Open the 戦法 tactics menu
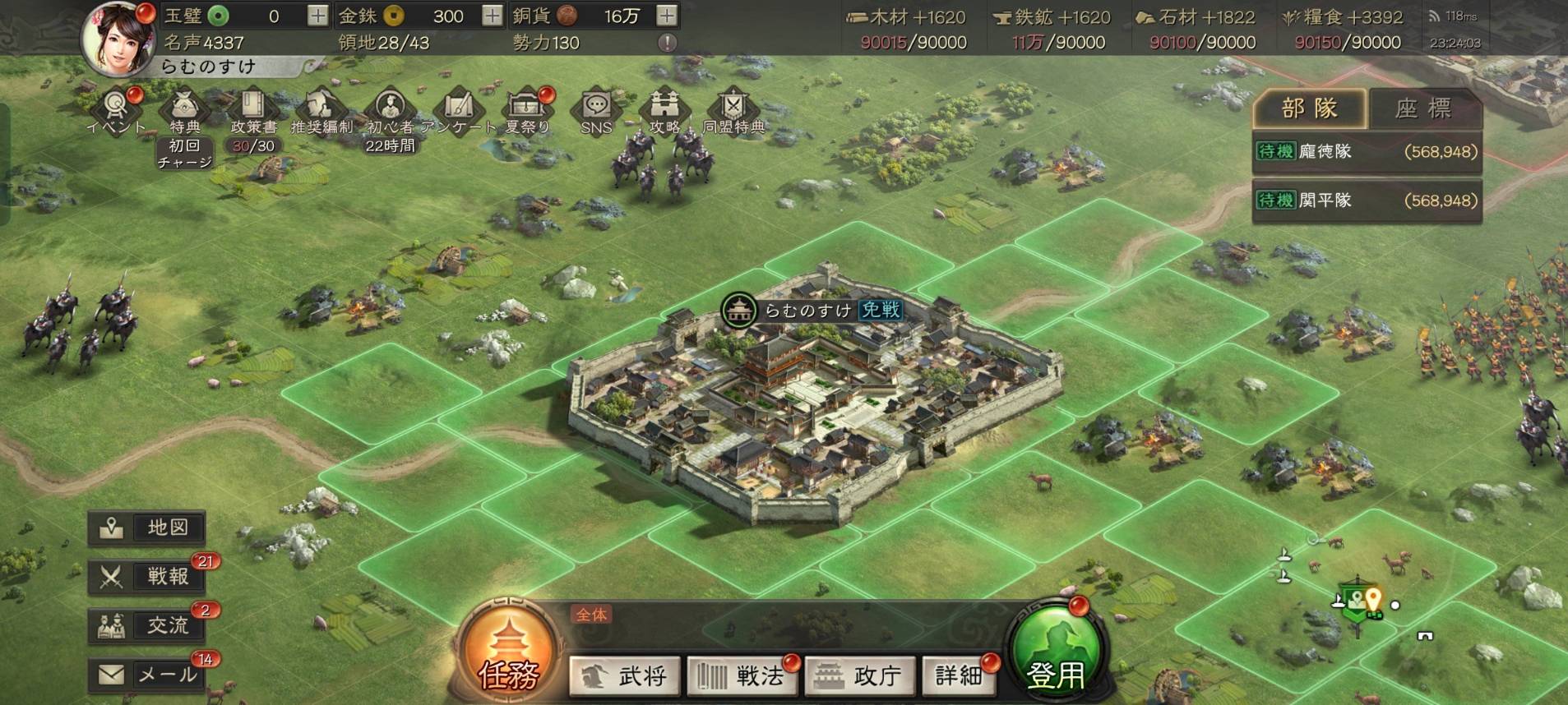Screen dimensions: 1568x705 pyautogui.click(x=742, y=675)
